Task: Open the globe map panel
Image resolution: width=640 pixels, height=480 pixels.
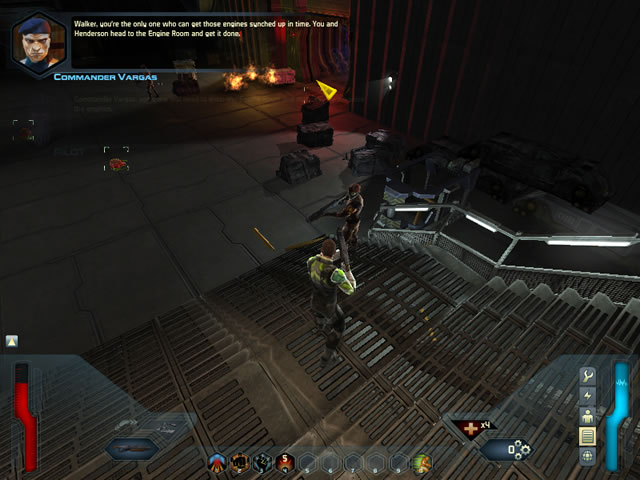Action: coord(588,456)
